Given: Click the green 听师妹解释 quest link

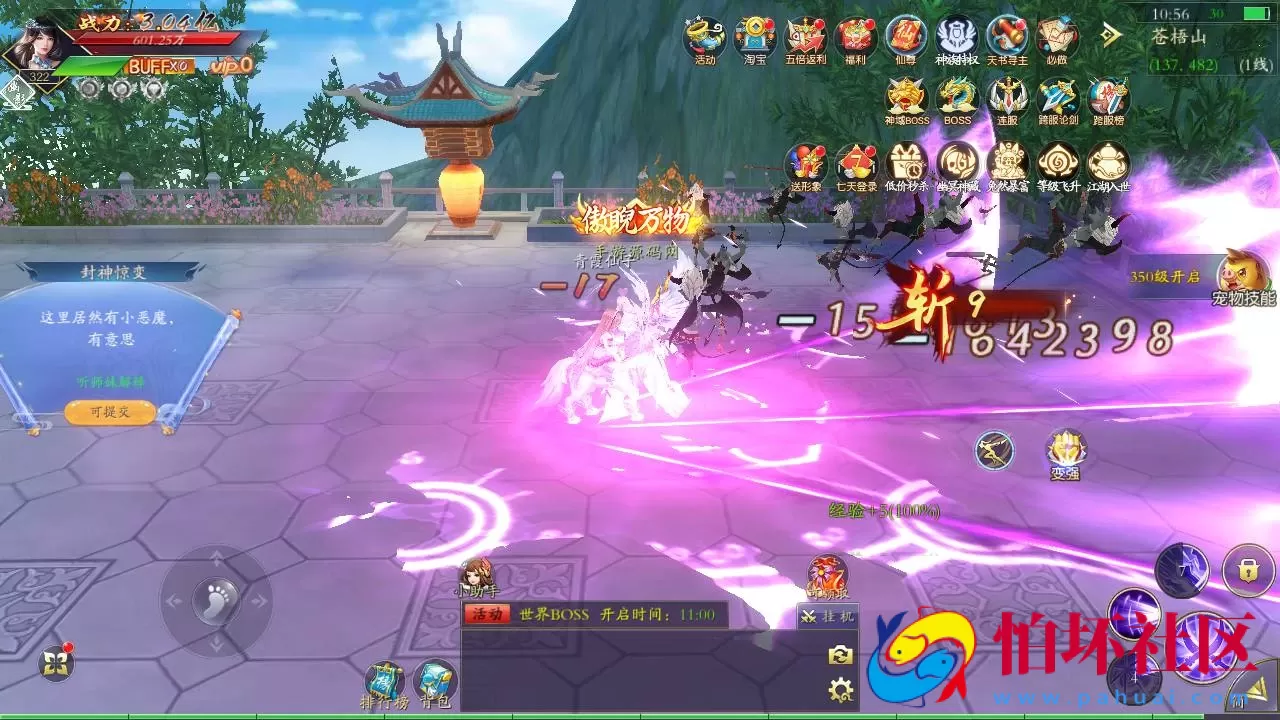Looking at the screenshot, I should coord(110,380).
